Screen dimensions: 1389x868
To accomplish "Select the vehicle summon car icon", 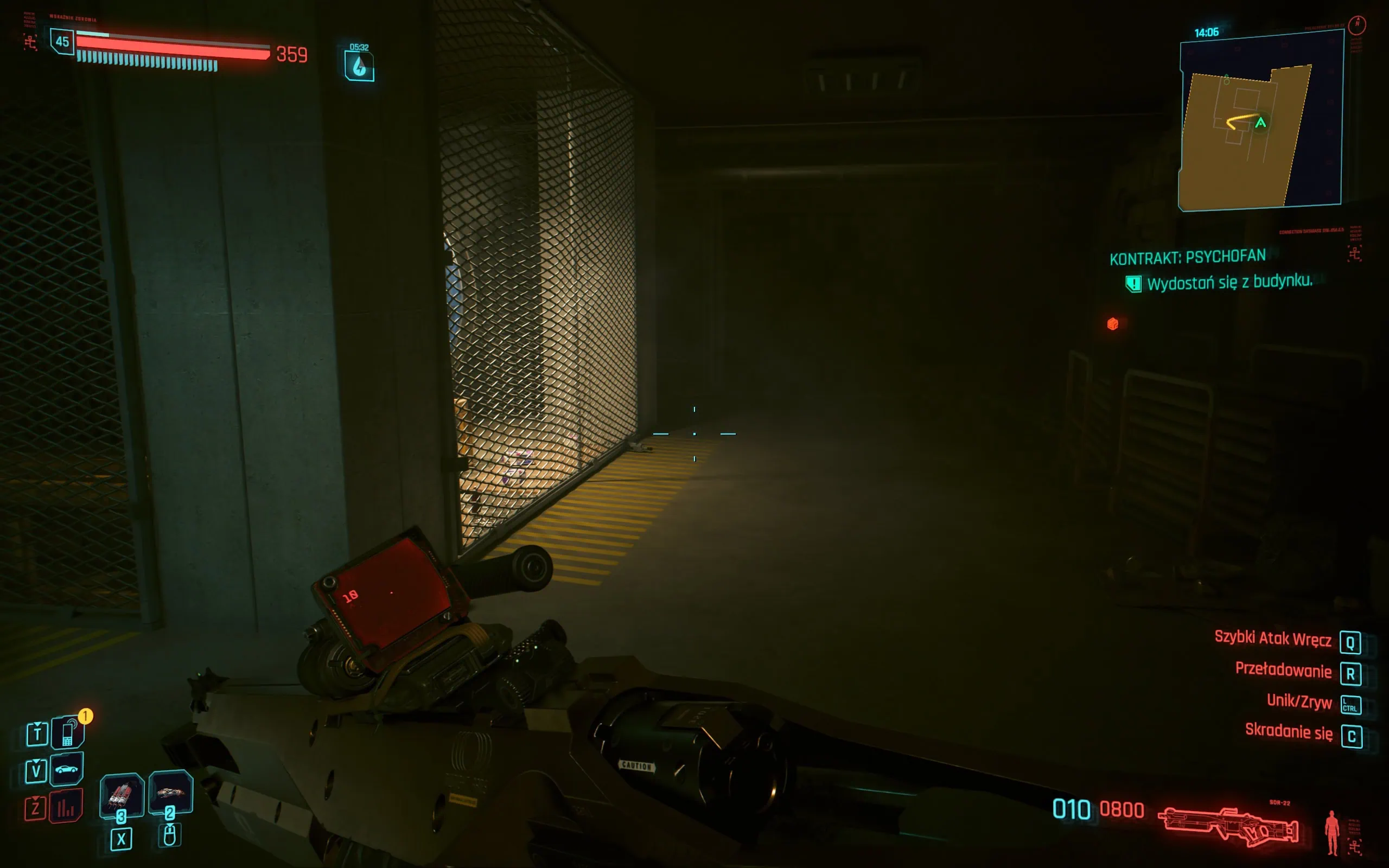I will [68, 769].
